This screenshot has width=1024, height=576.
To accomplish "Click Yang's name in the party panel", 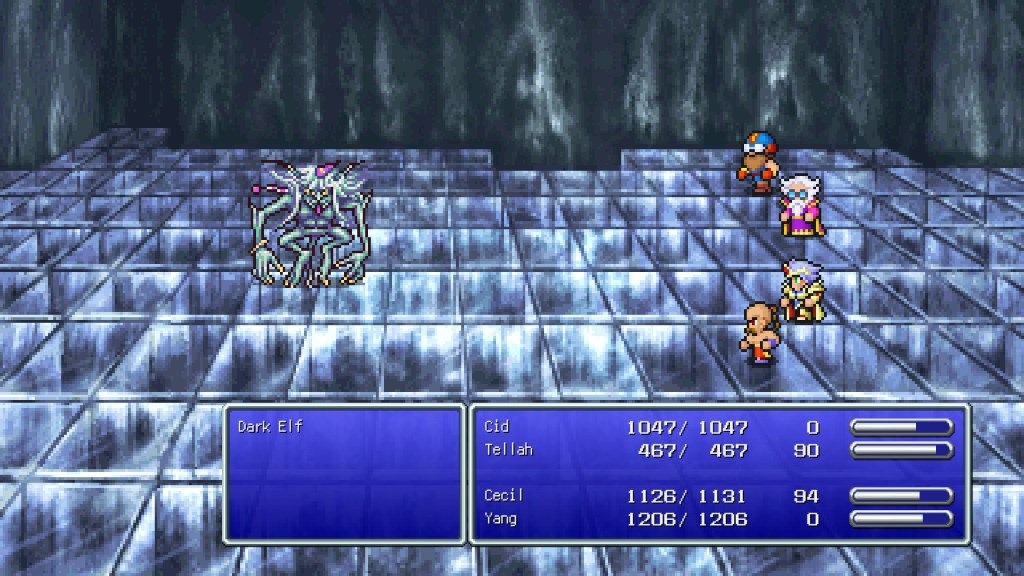I will 502,518.
